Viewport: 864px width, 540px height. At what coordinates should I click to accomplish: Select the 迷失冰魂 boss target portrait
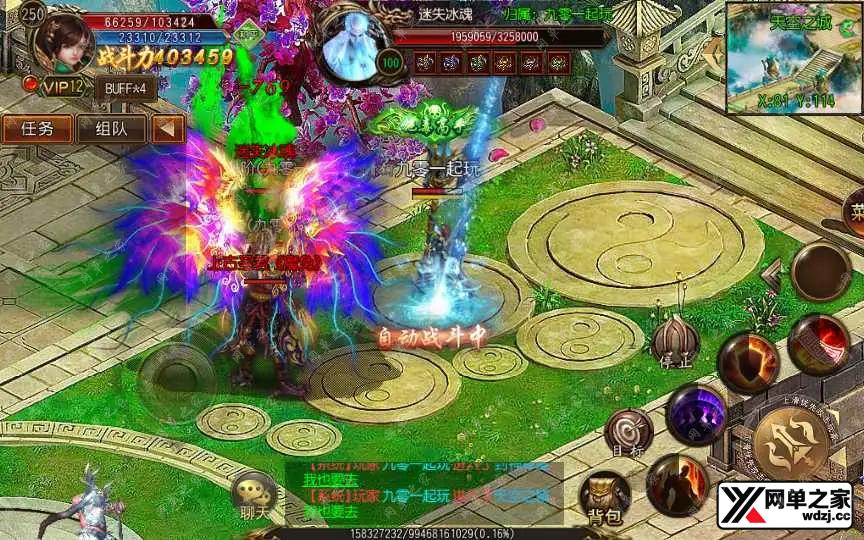tap(355, 45)
